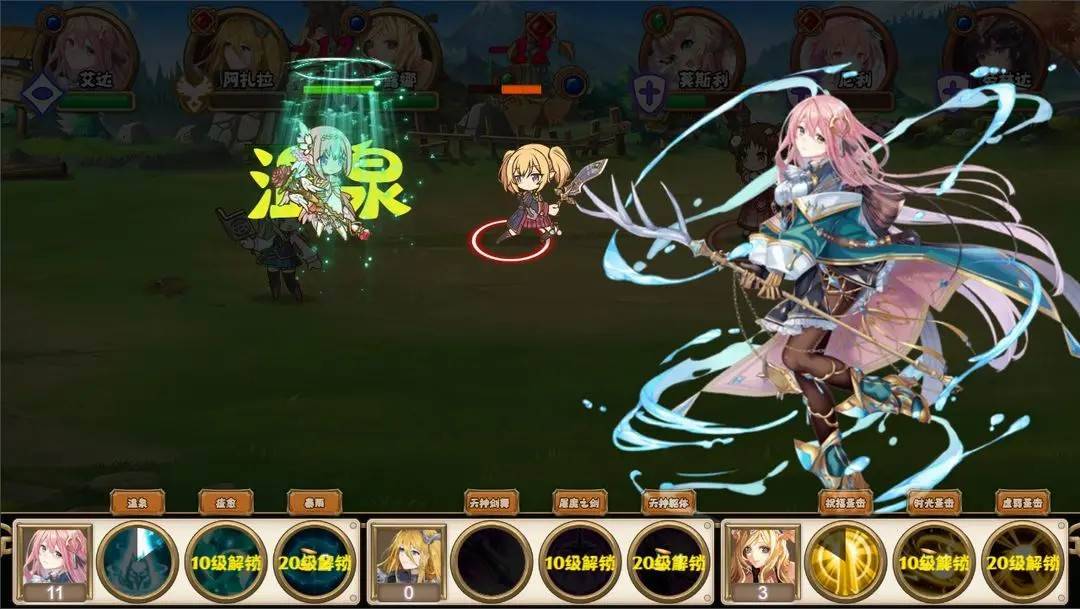Click the locked 时光圣击 skill
The image size is (1080, 609).
933,562
